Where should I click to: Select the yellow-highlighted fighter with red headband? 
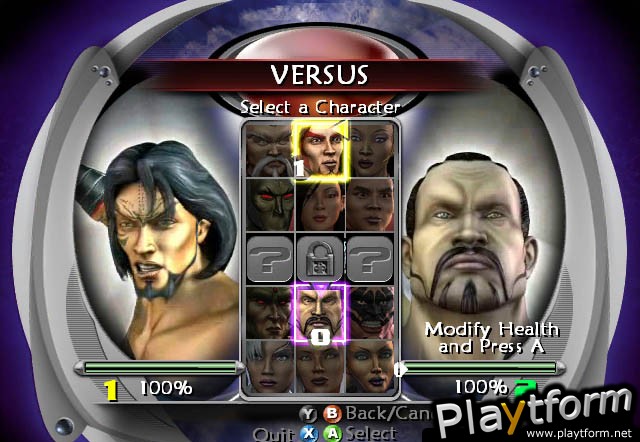pos(319,150)
